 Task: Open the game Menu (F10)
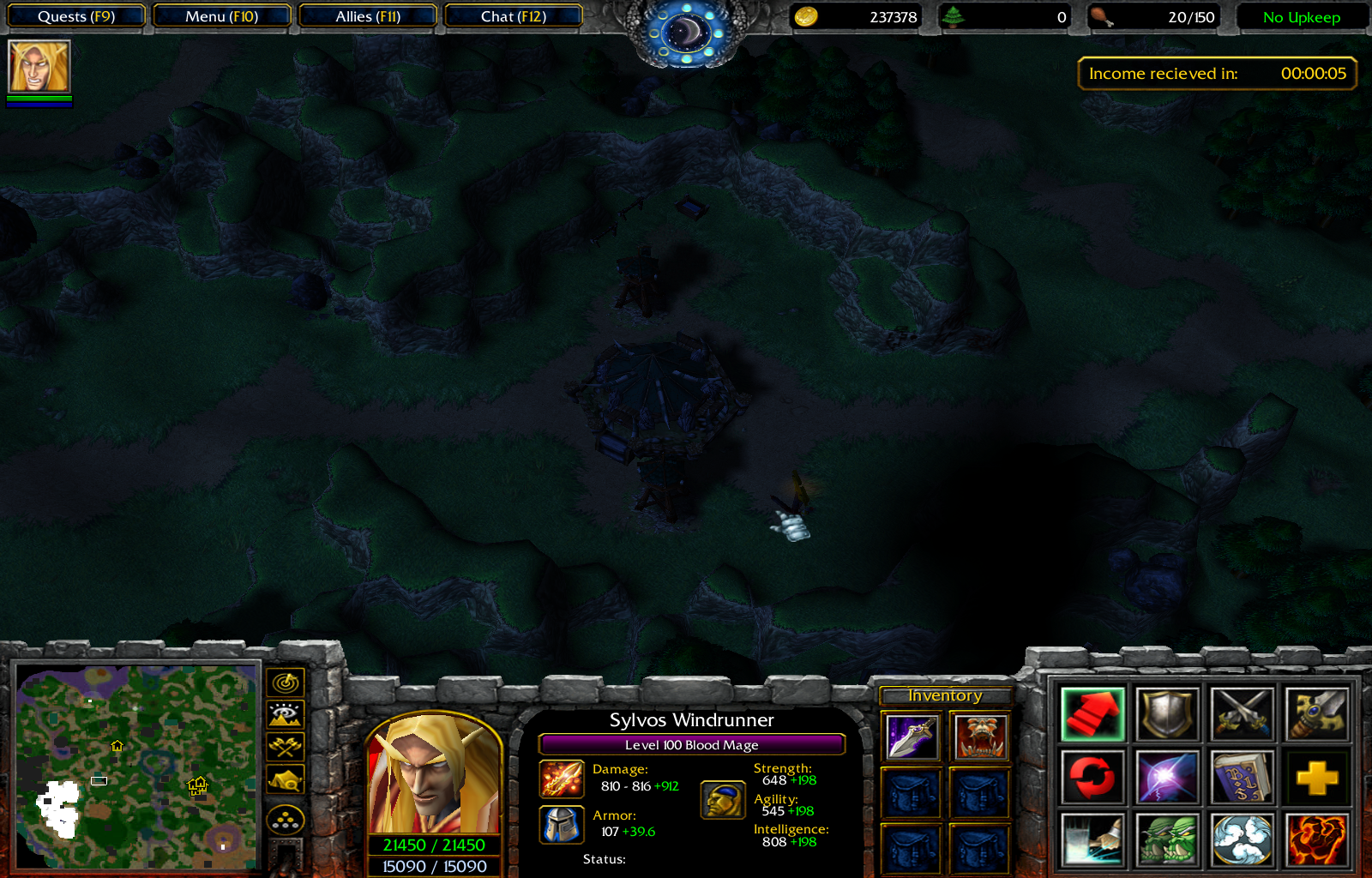[221, 16]
